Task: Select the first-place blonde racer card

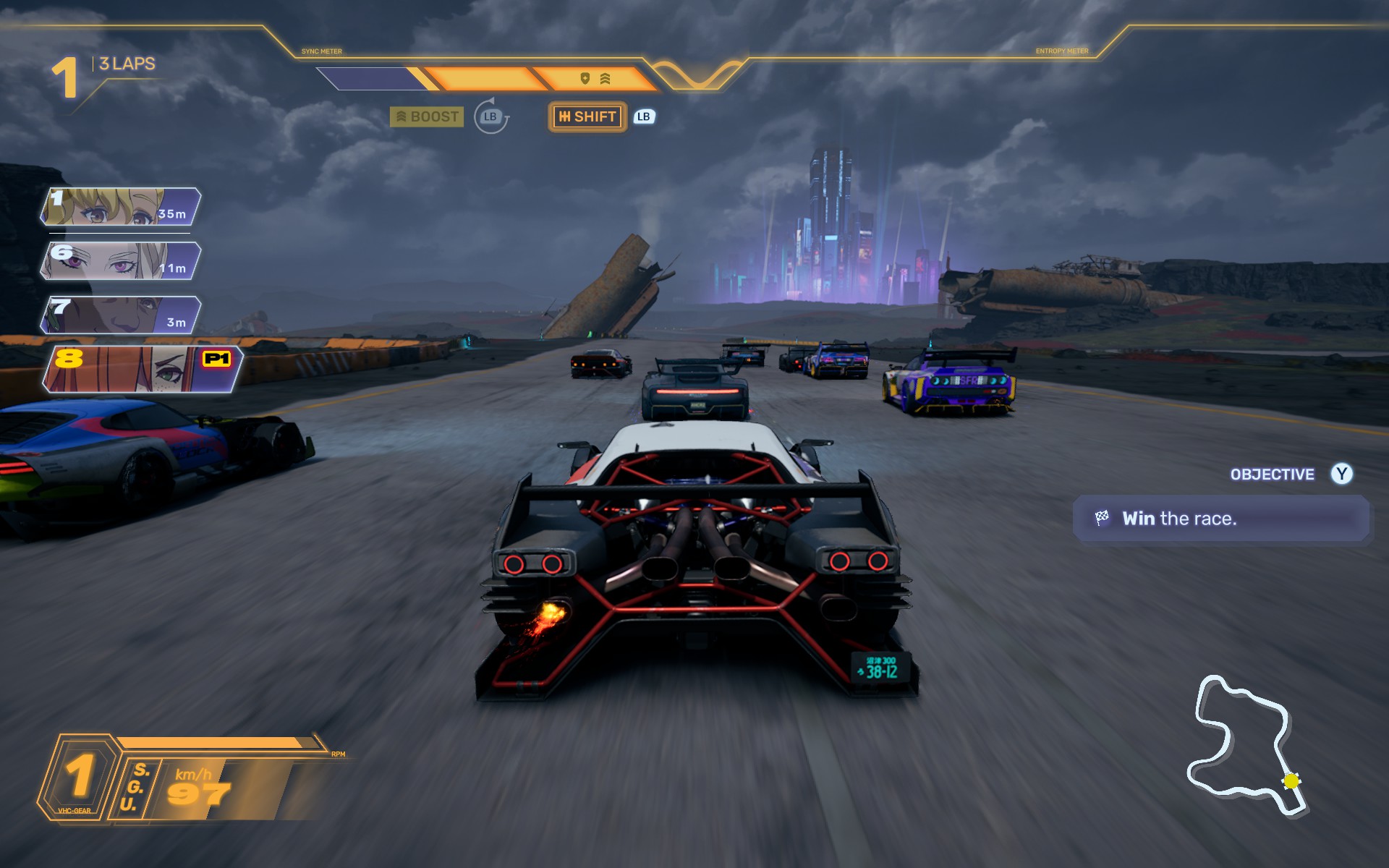Action: (x=120, y=207)
